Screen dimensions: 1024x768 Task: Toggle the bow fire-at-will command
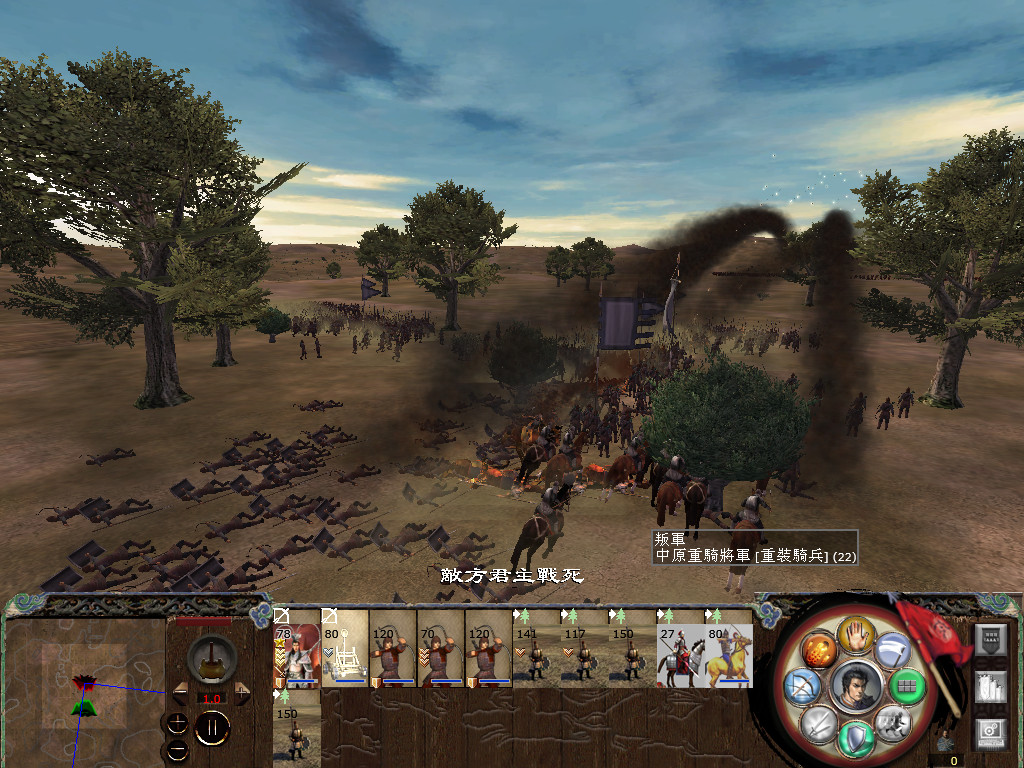click(x=801, y=686)
